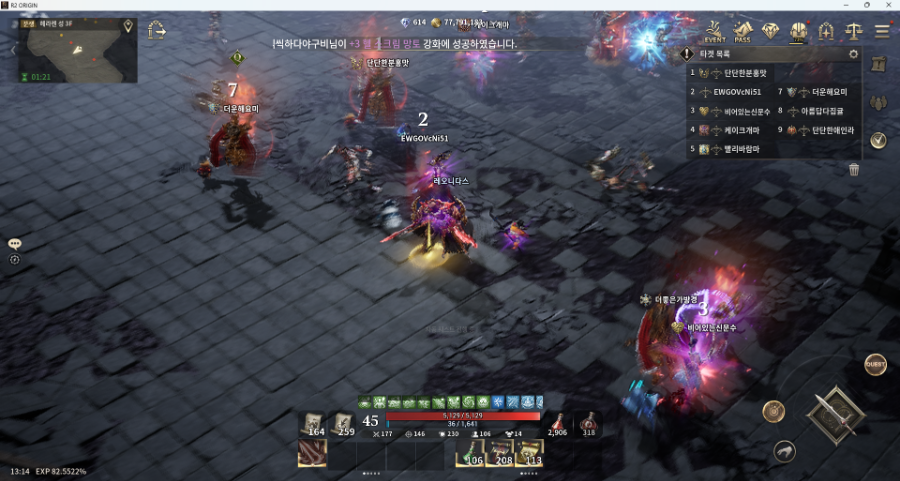Open the balance scales trade icon

coord(854,31)
